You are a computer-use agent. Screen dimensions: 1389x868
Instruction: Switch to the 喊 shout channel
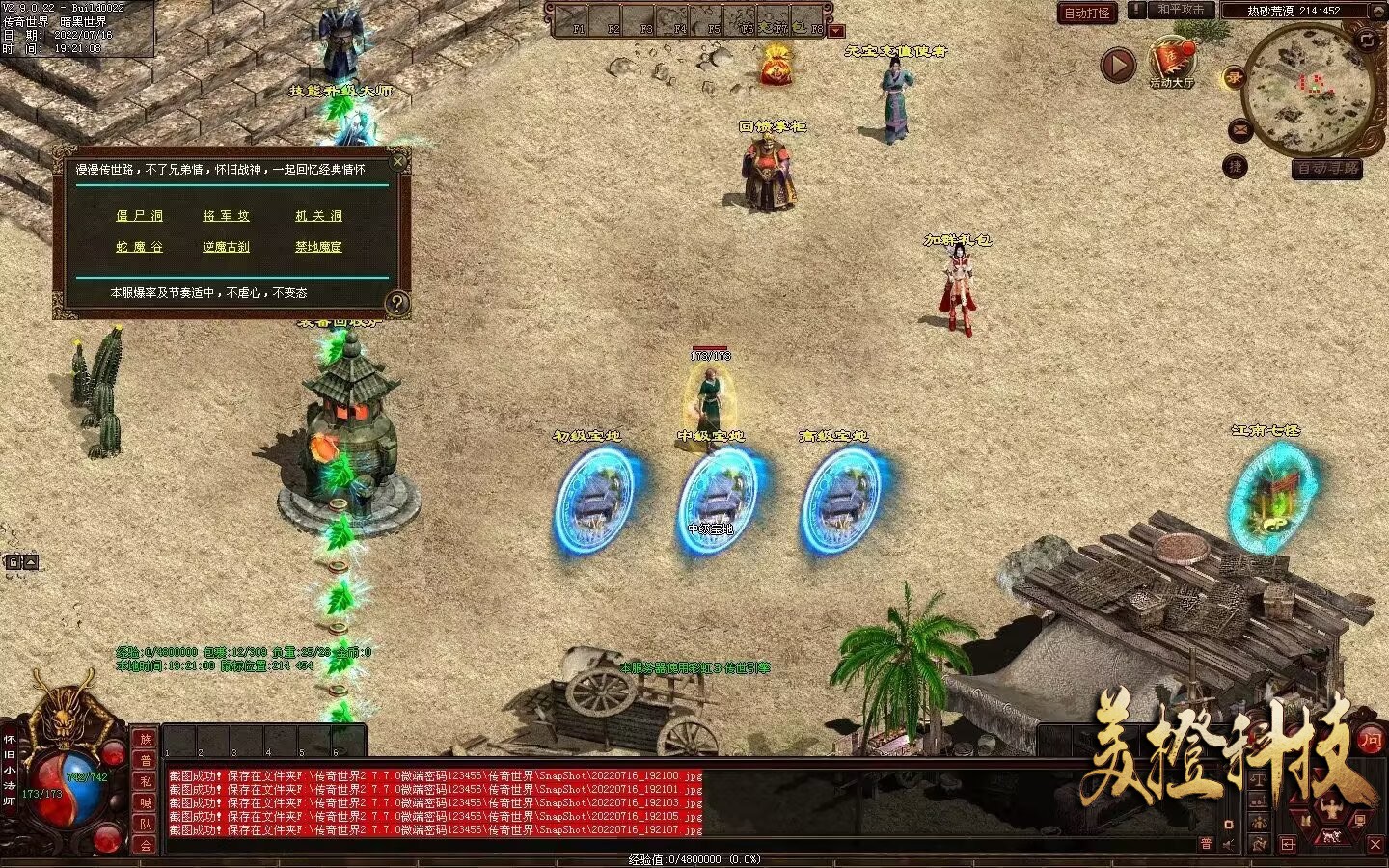click(x=146, y=802)
